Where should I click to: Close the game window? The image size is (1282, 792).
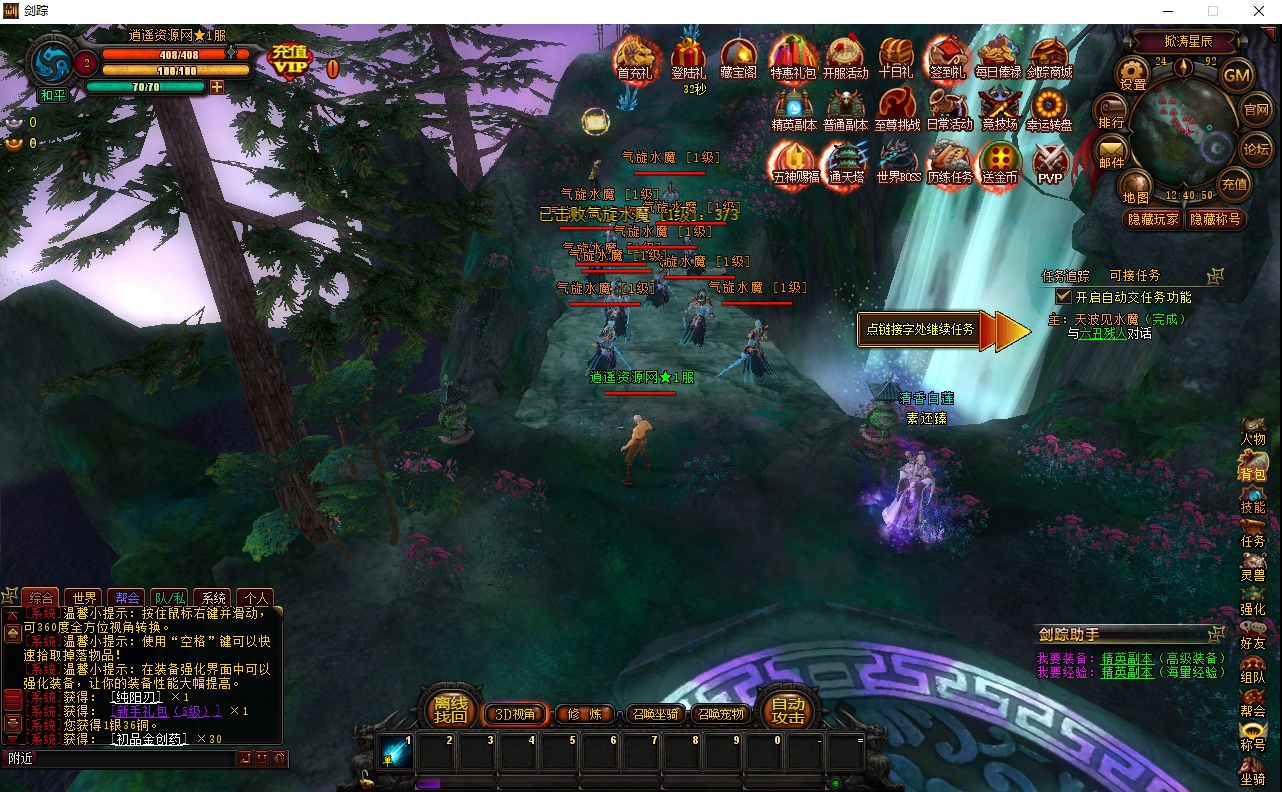coord(1259,11)
